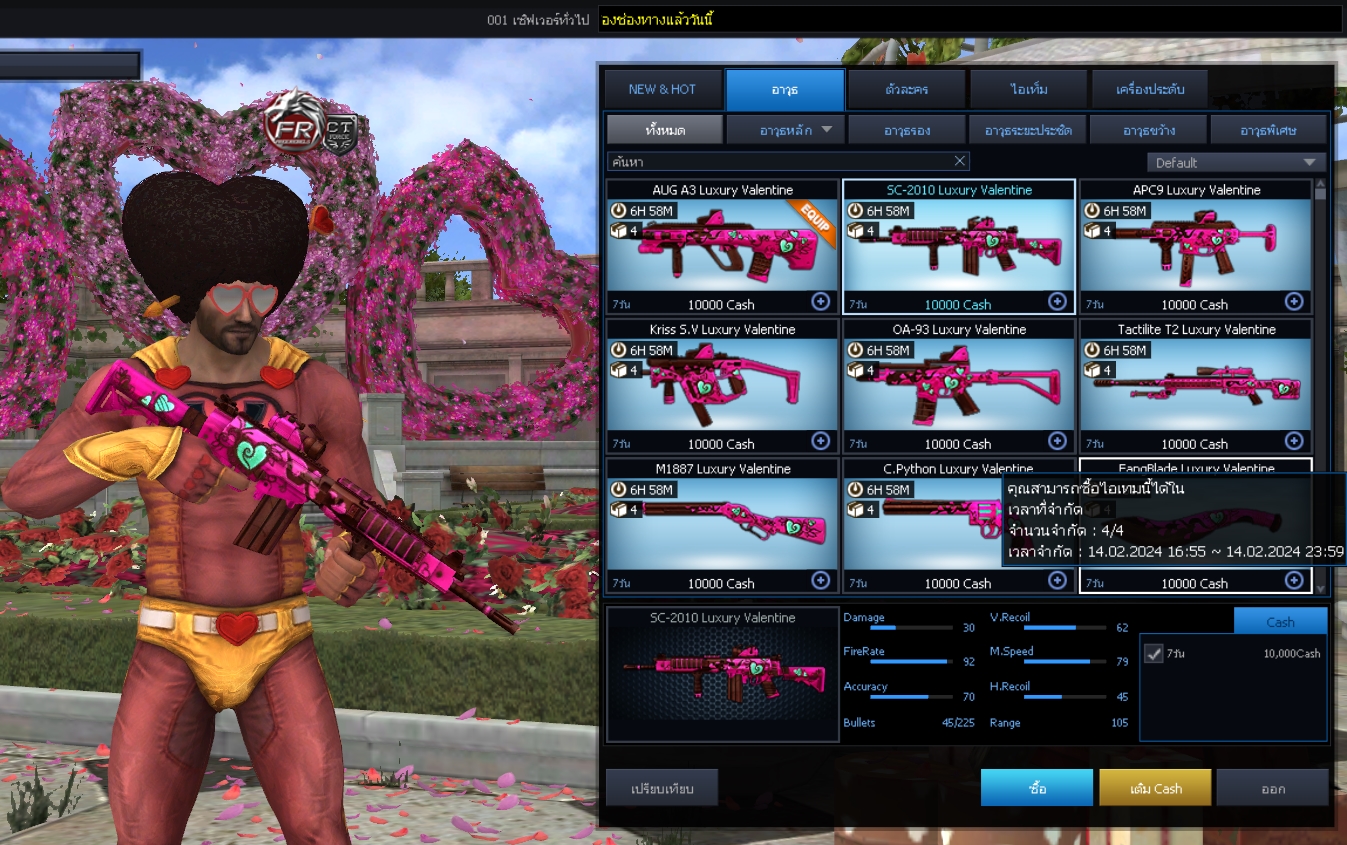Click the plus icon on OA-93 Luxury Valentine

pyautogui.click(x=1057, y=440)
